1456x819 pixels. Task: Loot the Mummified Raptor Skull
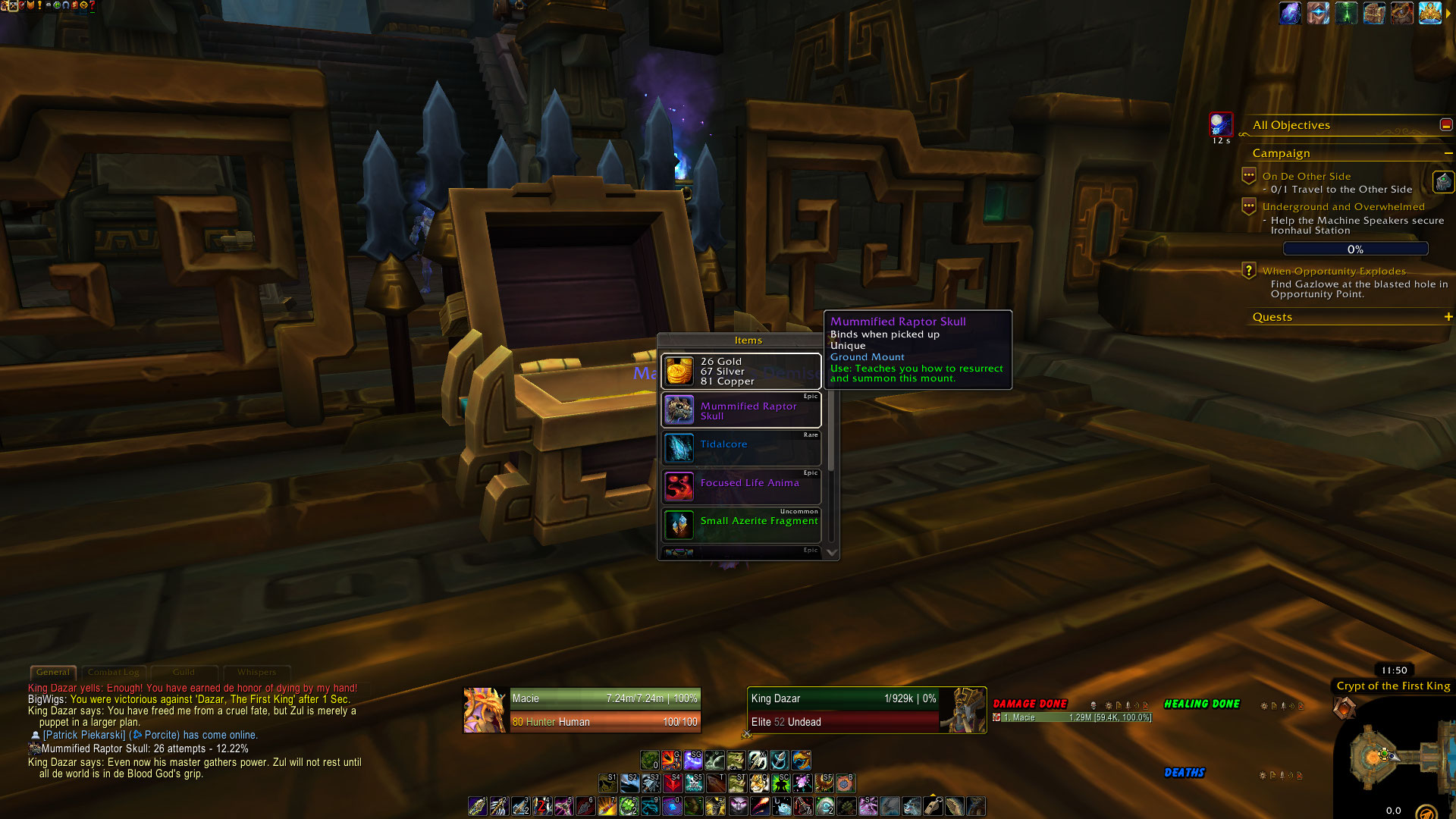[x=741, y=410]
